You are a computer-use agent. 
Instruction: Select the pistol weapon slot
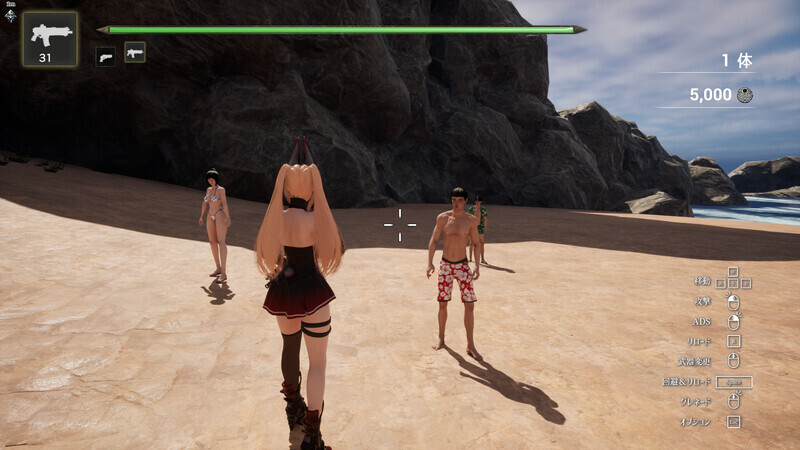[x=105, y=56]
